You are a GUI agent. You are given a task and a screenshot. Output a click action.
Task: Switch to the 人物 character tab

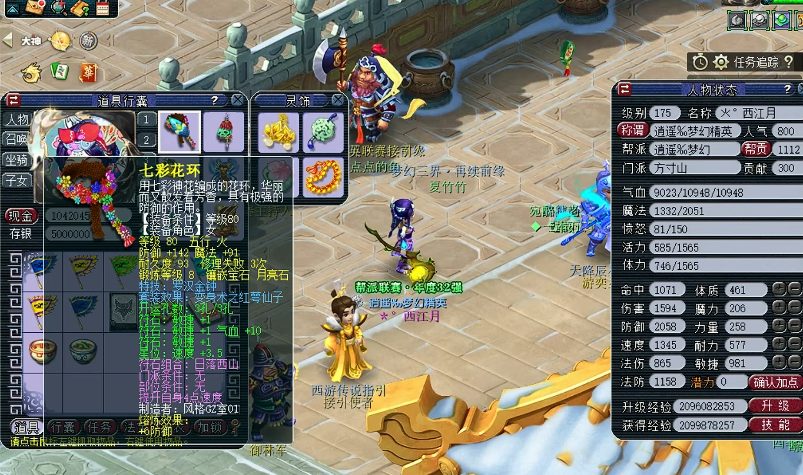coord(16,120)
